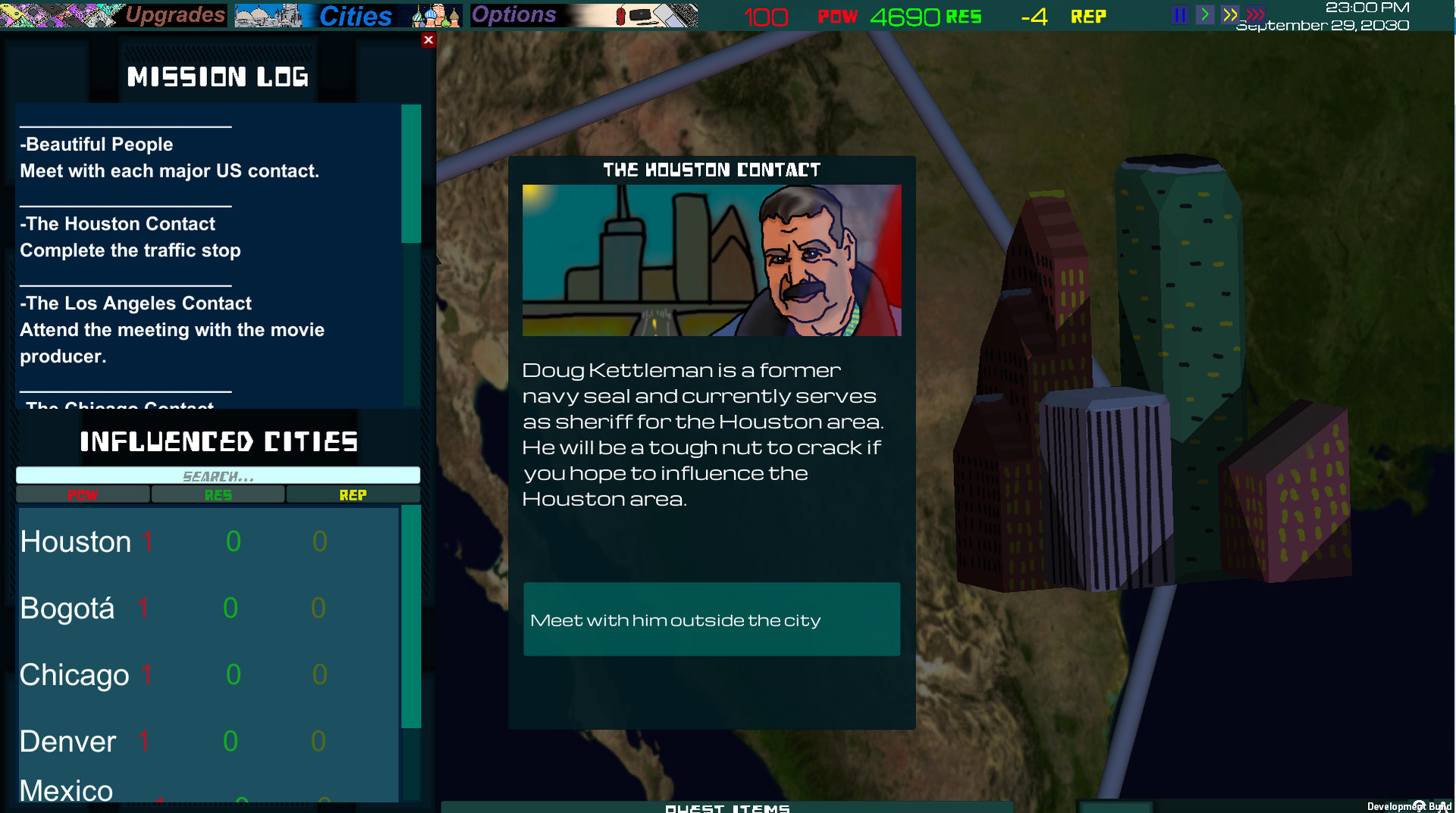Sort cities by the RES column header
The image size is (1456, 813).
pos(218,494)
